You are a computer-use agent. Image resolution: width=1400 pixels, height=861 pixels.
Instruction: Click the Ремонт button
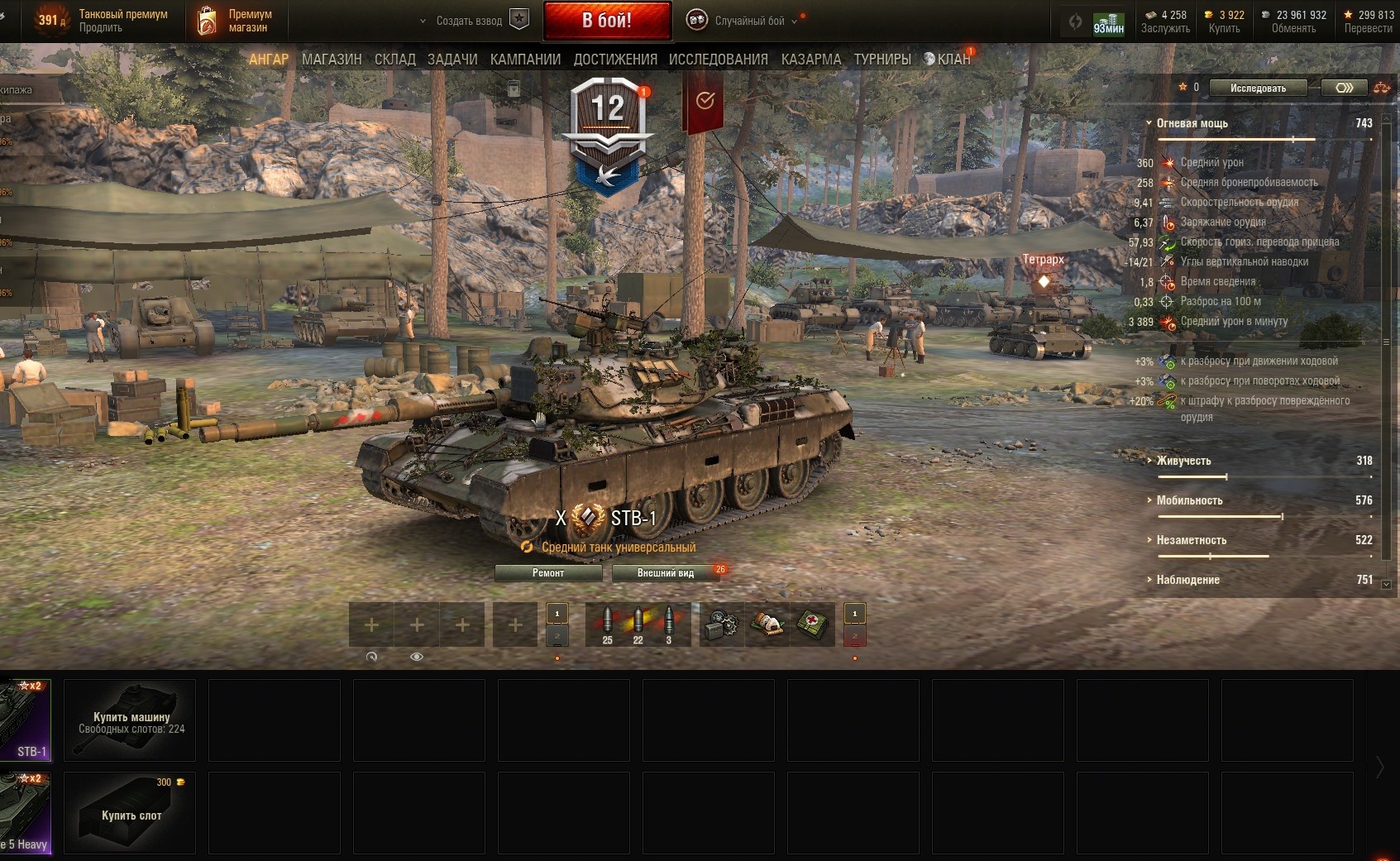(548, 573)
